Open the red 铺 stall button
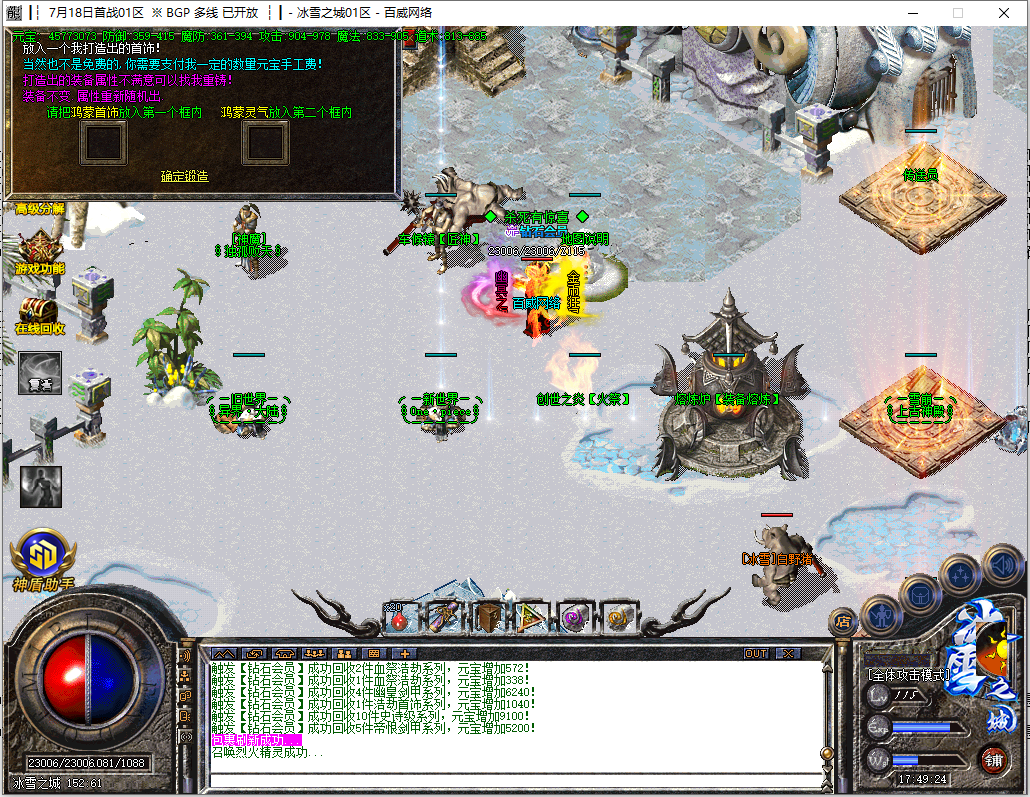This screenshot has height=797, width=1030. point(992,757)
